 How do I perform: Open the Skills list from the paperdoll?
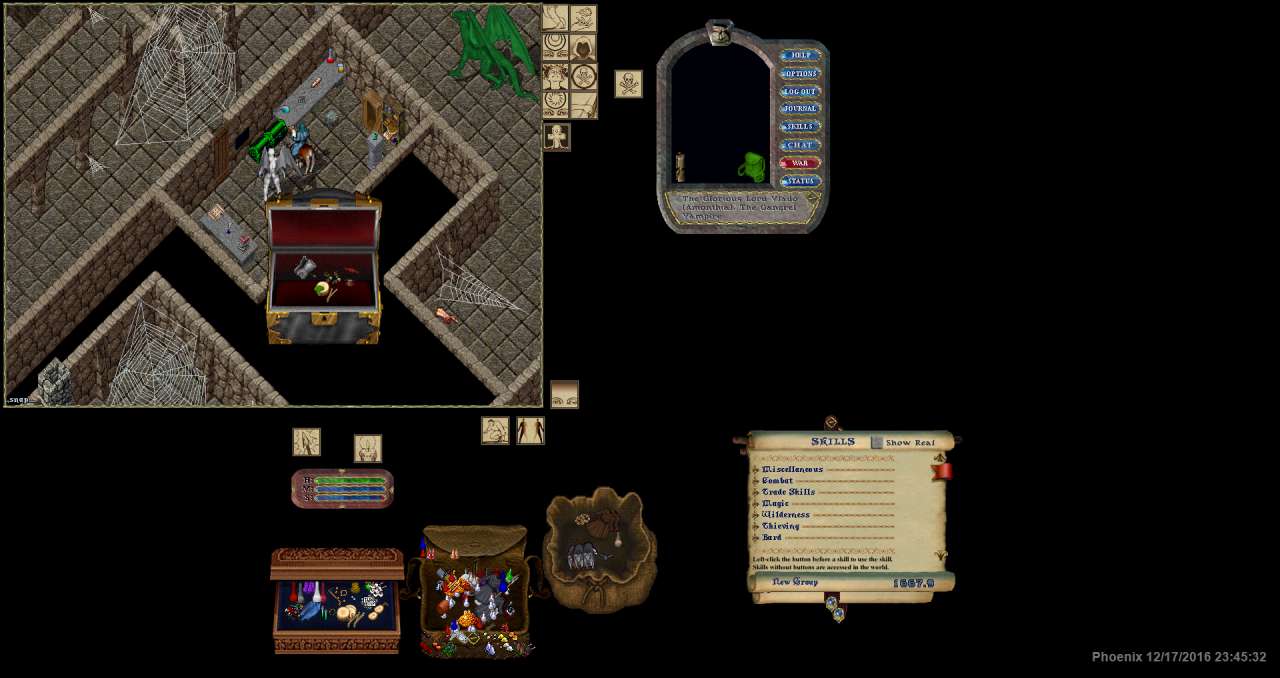coord(799,127)
